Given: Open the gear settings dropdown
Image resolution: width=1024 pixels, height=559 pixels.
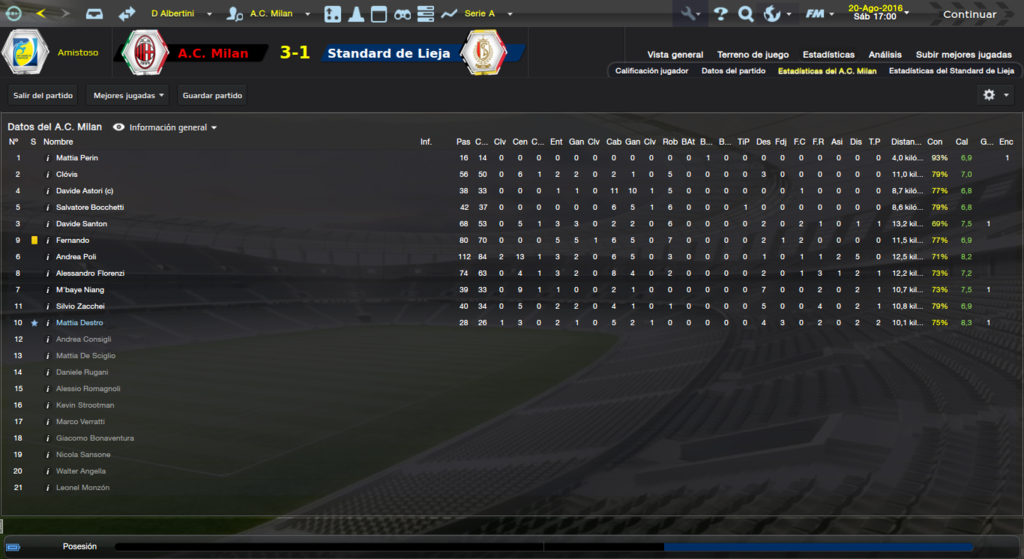Looking at the screenshot, I should tap(995, 95).
